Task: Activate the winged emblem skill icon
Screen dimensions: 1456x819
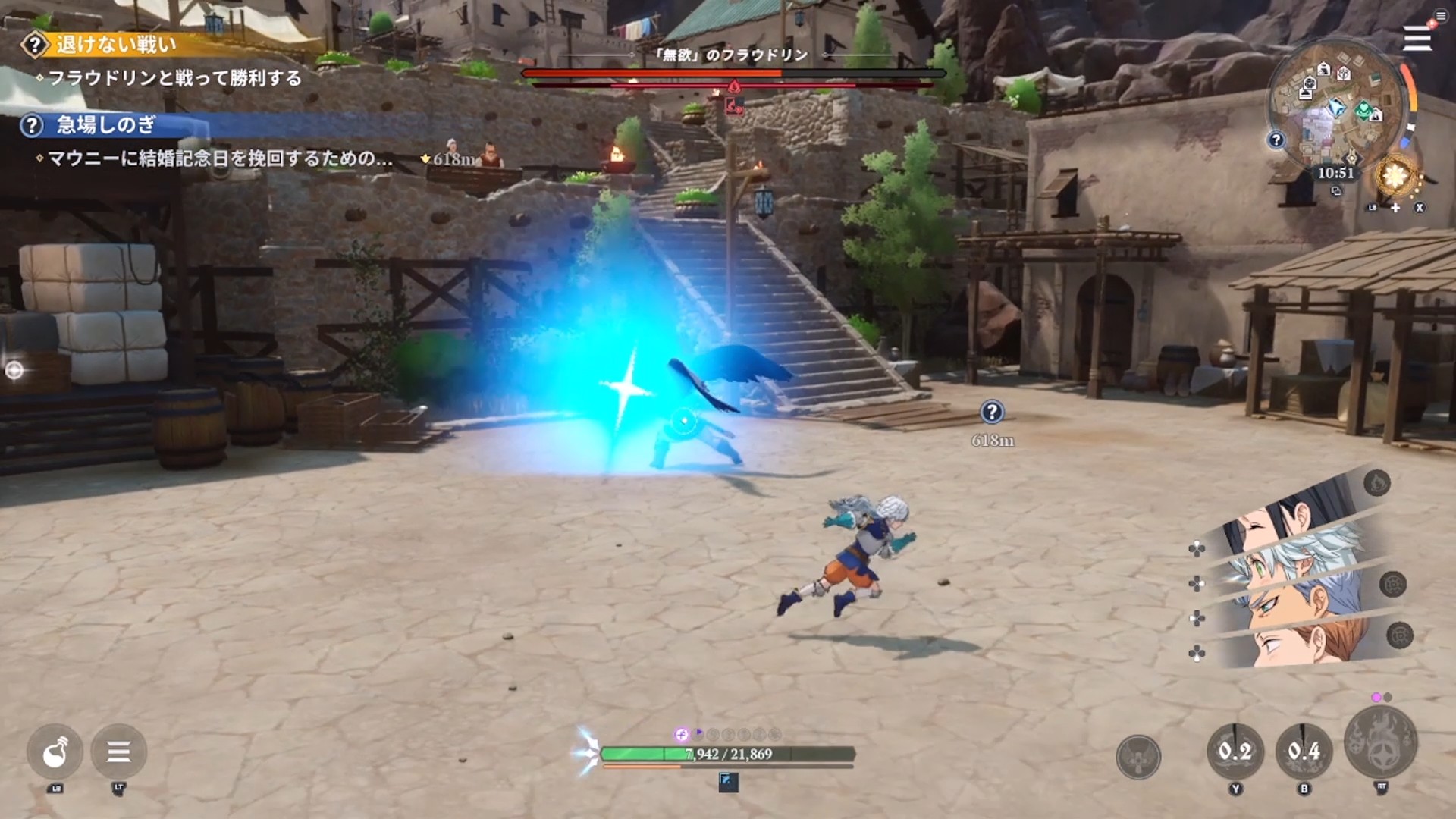Action: (1137, 756)
